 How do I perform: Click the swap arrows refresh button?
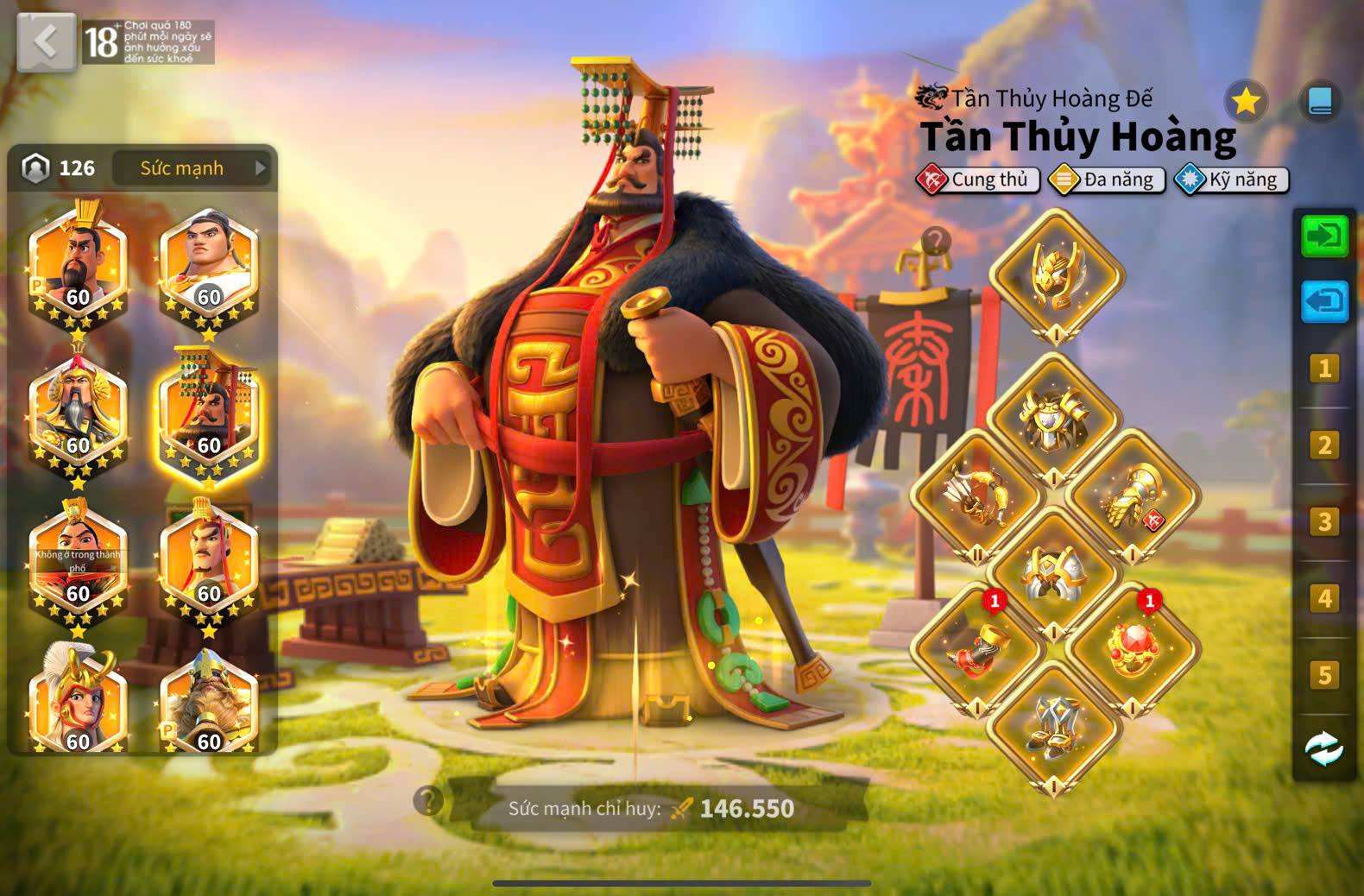click(x=1324, y=748)
